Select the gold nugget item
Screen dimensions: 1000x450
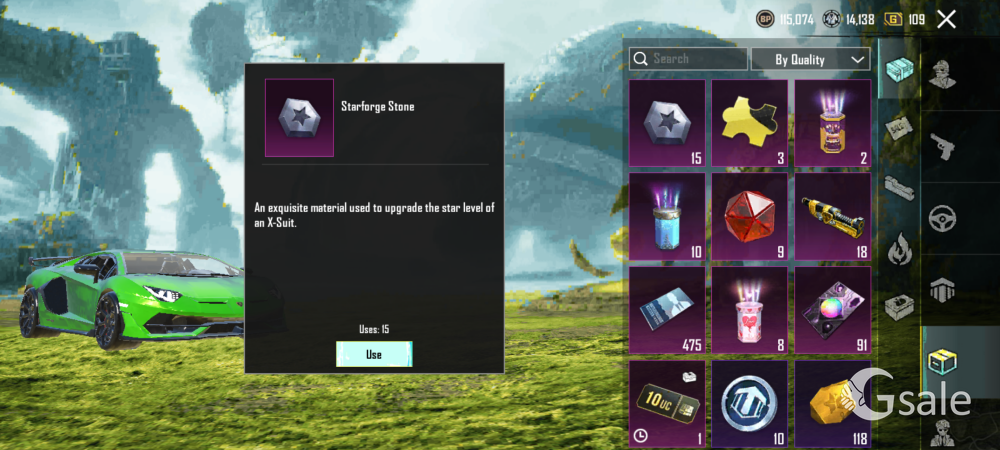[x=832, y=402]
